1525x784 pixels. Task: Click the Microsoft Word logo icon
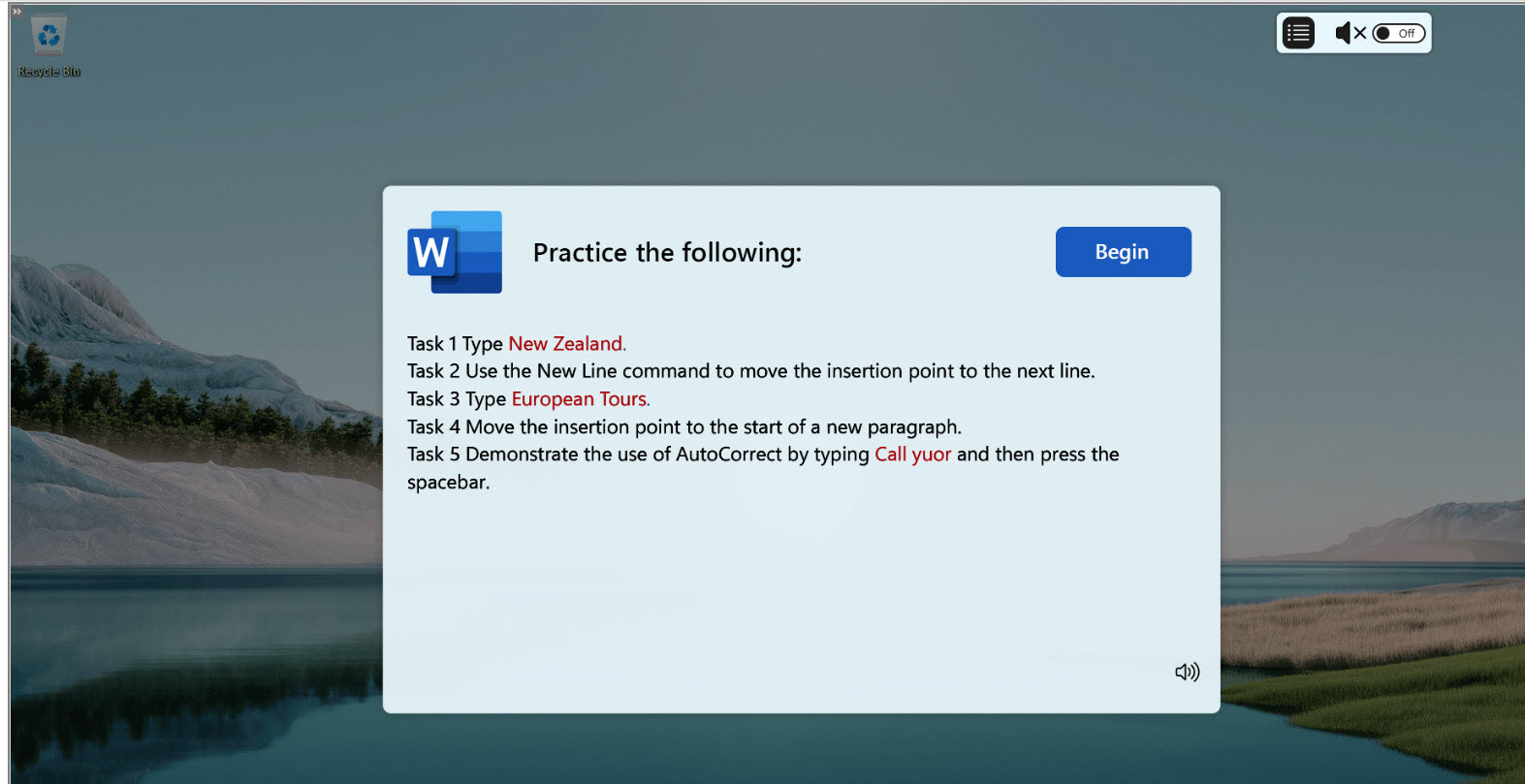click(454, 251)
